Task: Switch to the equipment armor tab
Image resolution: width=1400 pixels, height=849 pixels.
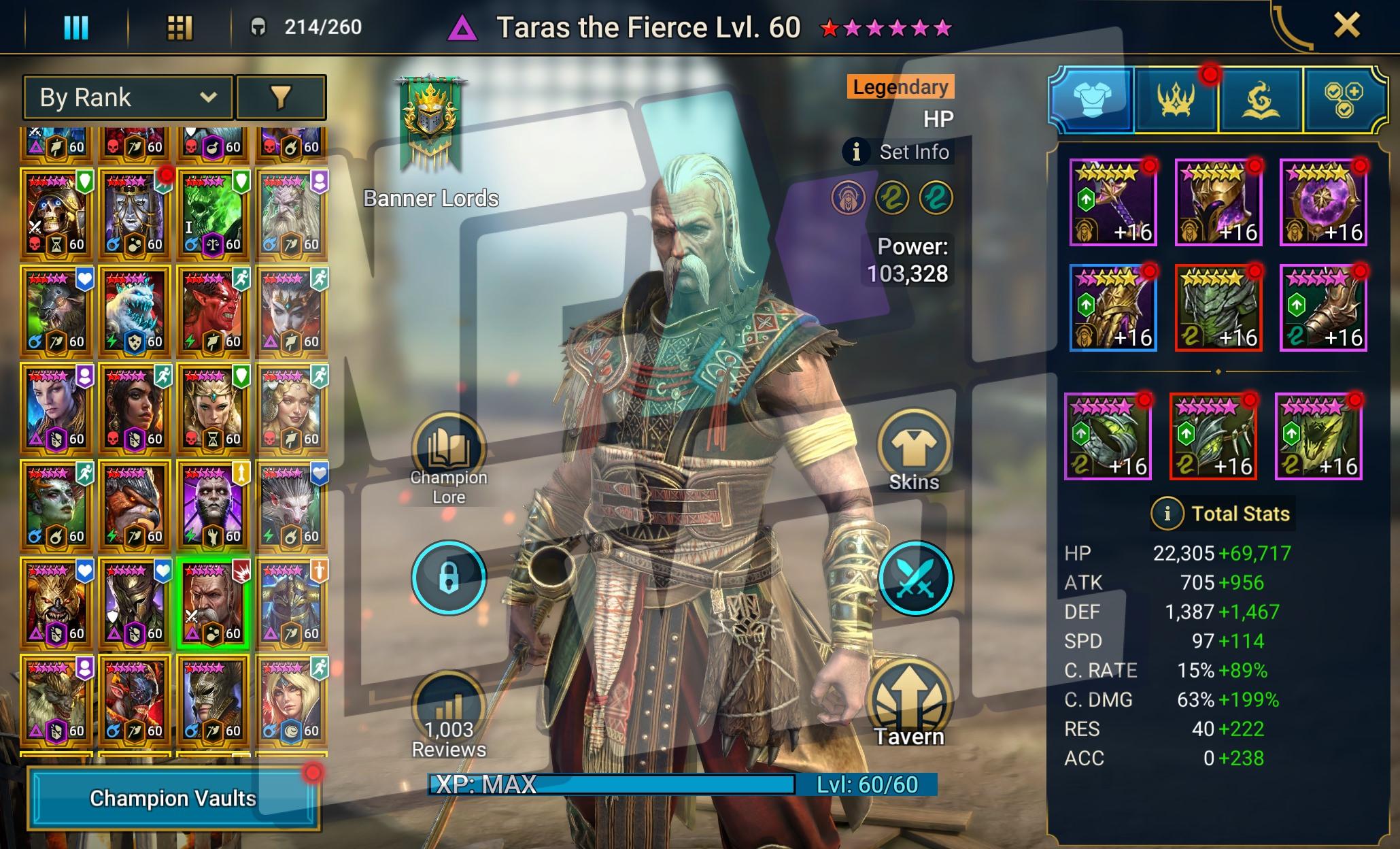Action: click(1092, 101)
